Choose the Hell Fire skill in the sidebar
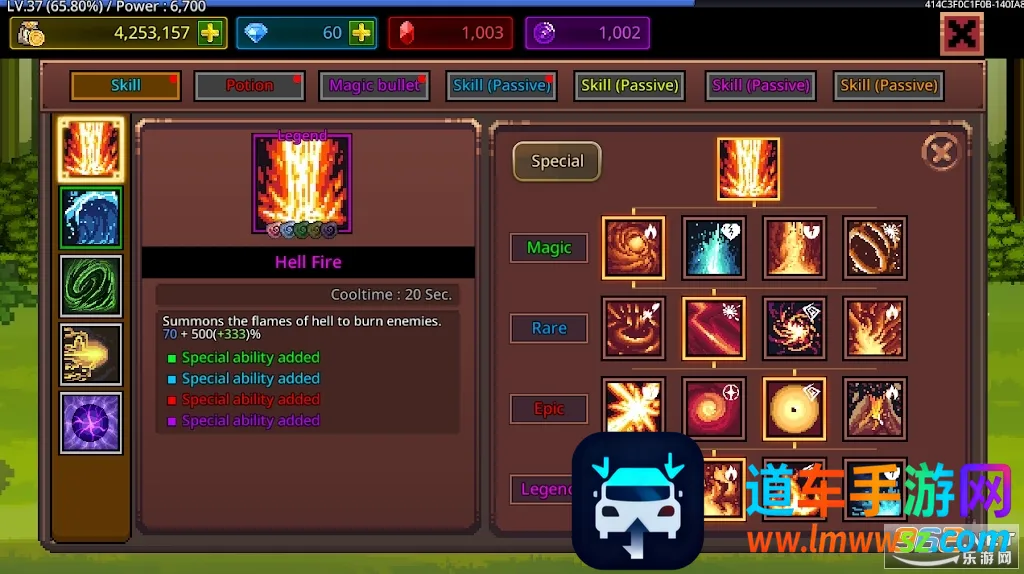Image resolution: width=1024 pixels, height=574 pixels. 91,149
